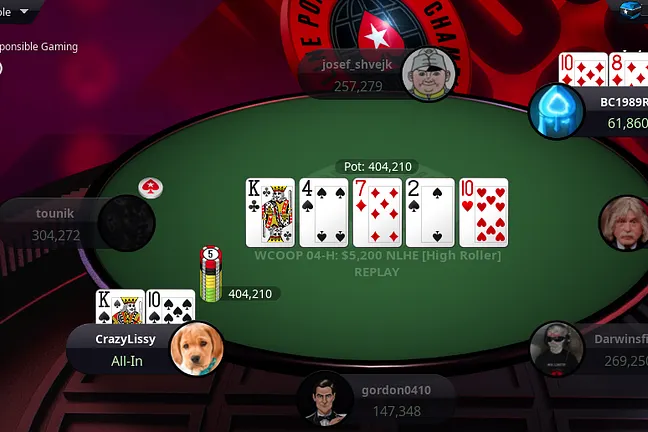The width and height of the screenshot is (648, 432).
Task: Click josef_shvejk's cartoon soldier avatar
Action: tap(429, 72)
